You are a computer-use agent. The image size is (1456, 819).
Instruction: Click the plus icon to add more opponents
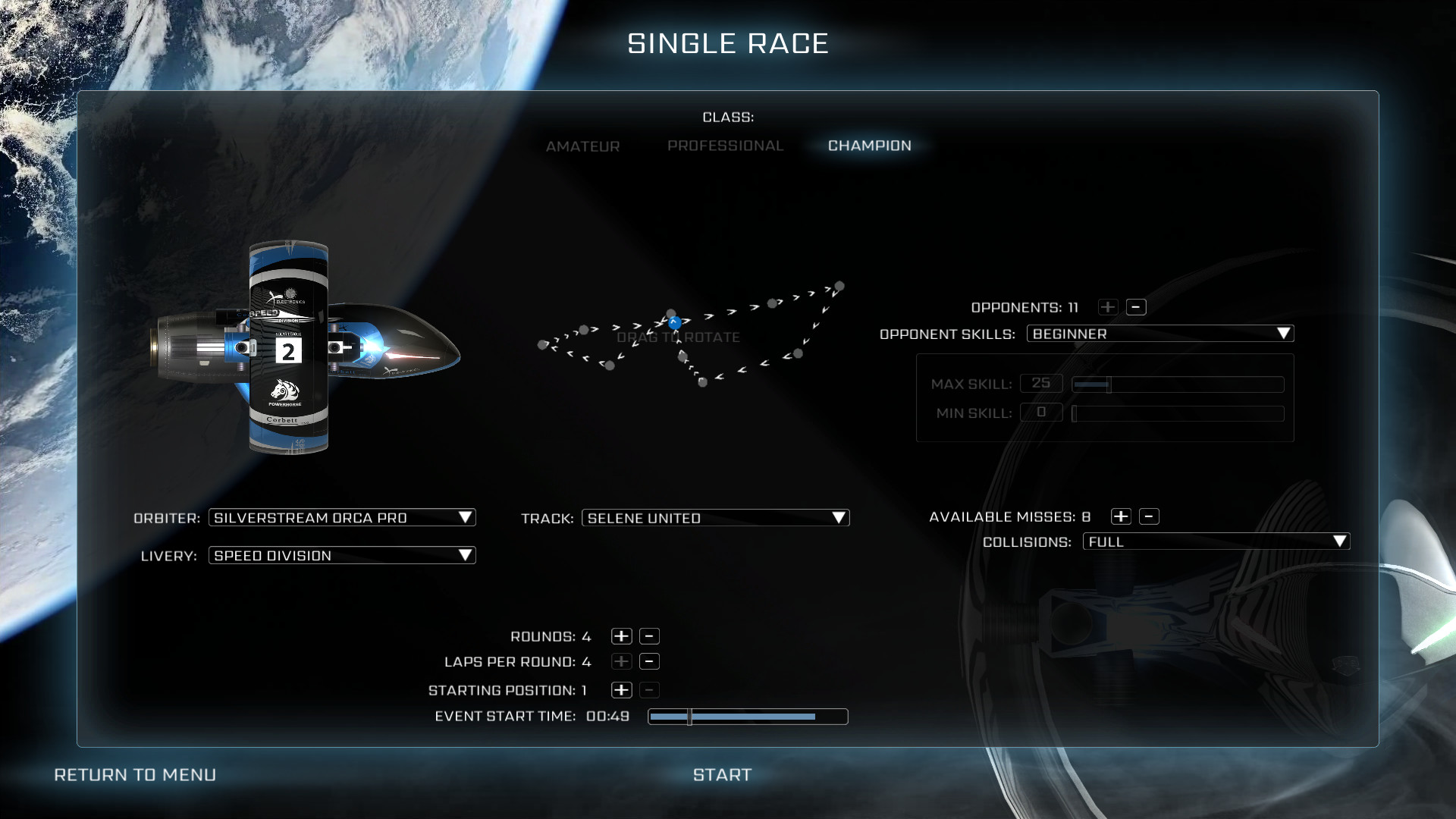click(1108, 307)
